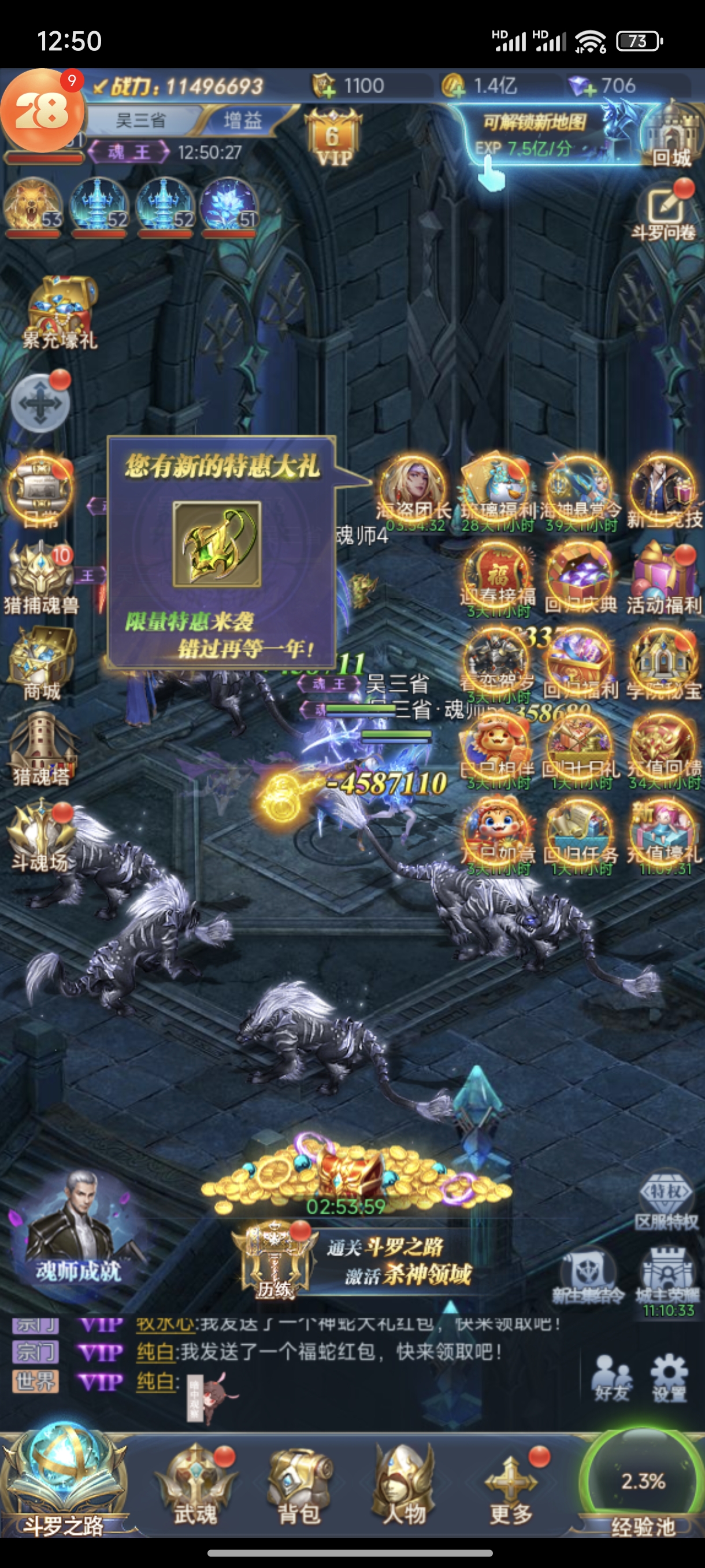The width and height of the screenshot is (705, 1568).
Task: Open the 活动福利 event gift icon
Action: coord(663,579)
